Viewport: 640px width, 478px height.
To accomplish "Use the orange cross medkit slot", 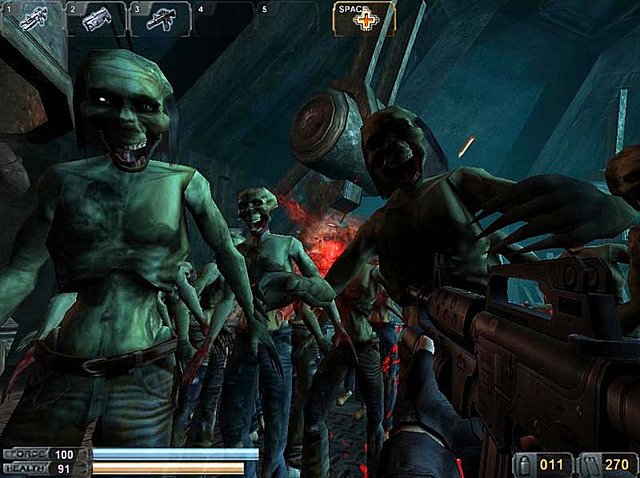I will pyautogui.click(x=364, y=19).
